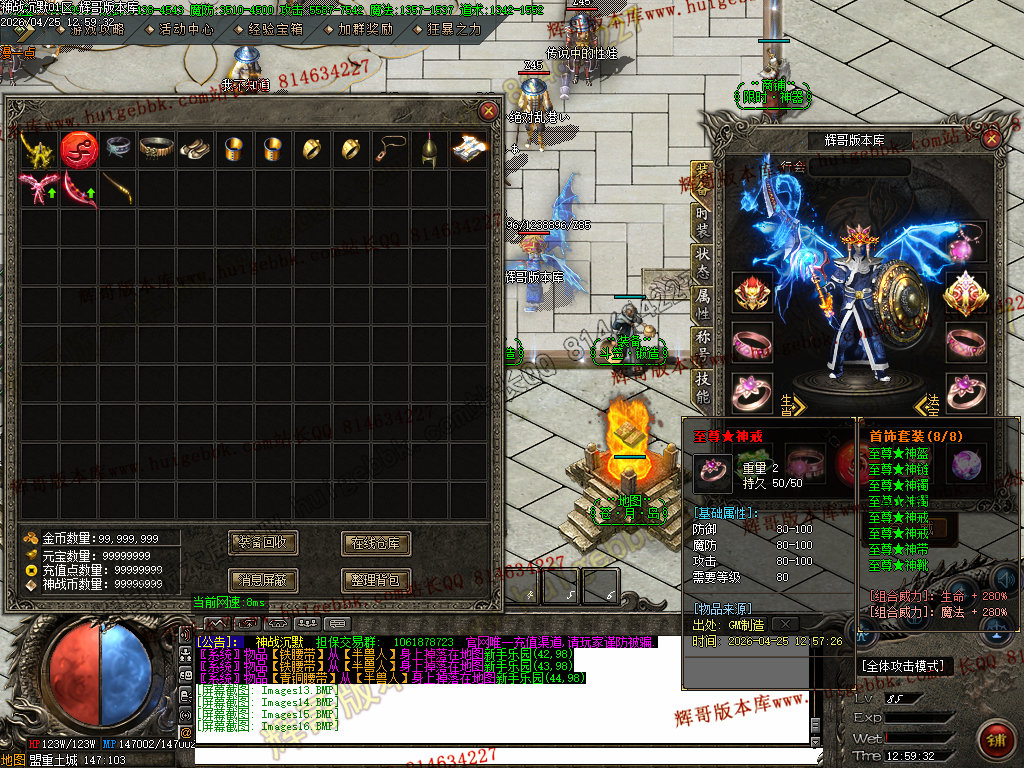Image resolution: width=1024 pixels, height=768 pixels.
Task: Close the character equipment panel
Action: tap(992, 139)
